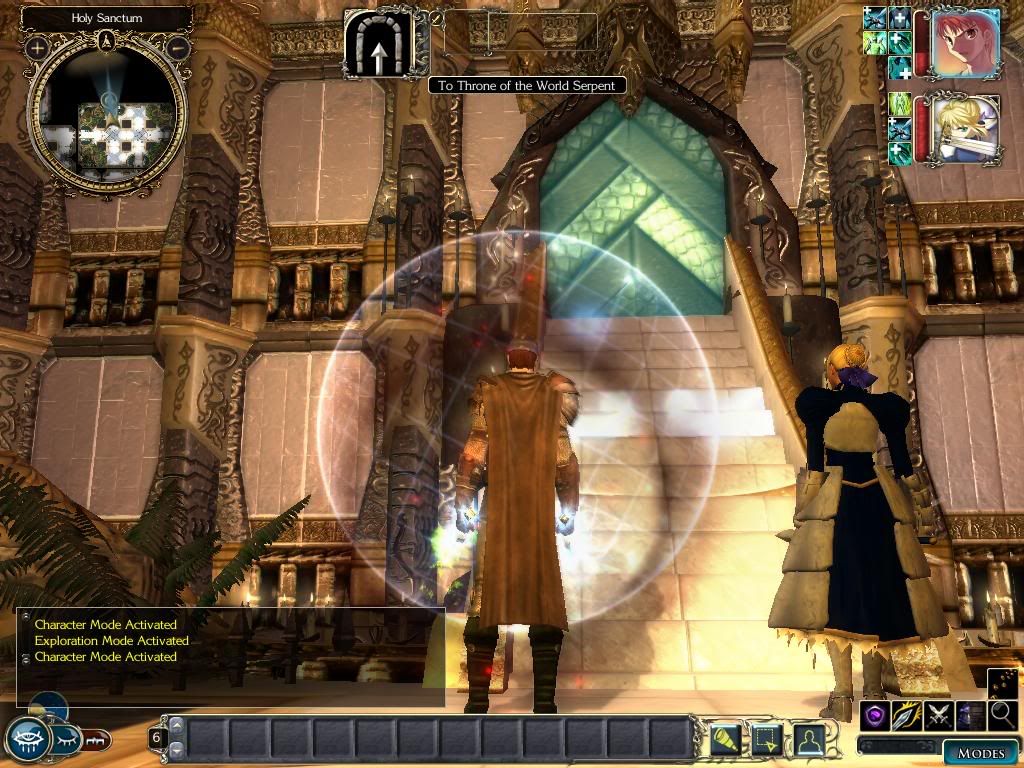Select the blonde swordswoman portrait
Screen dimensions: 1024x768
coord(966,129)
